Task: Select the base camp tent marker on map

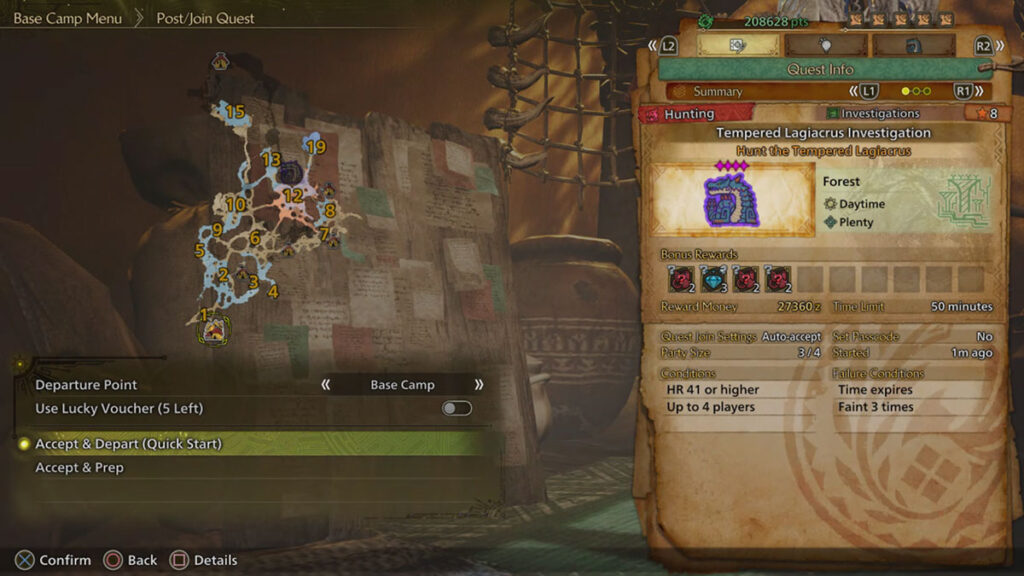Action: 214,328
